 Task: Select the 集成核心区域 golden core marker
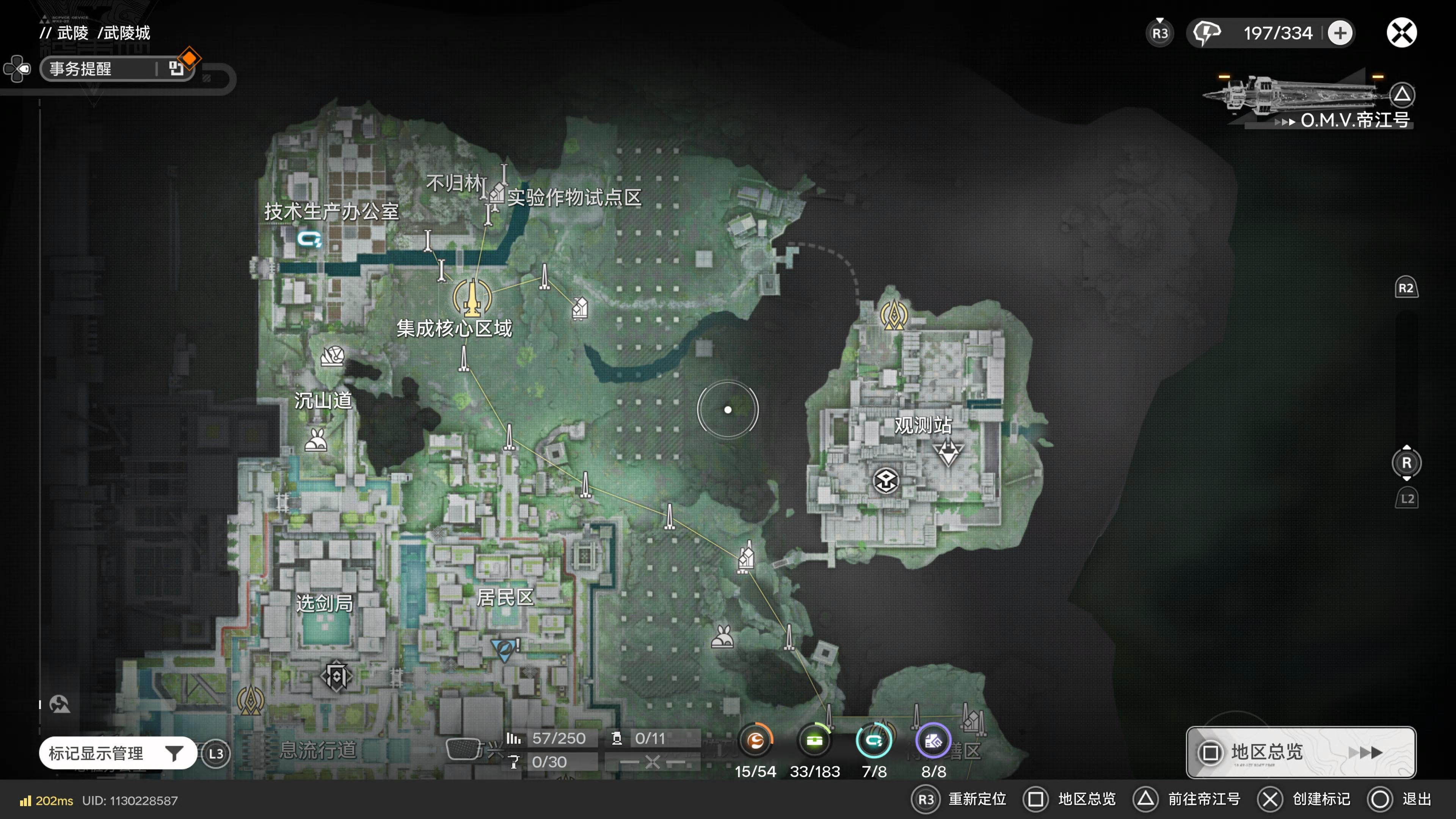click(x=472, y=298)
